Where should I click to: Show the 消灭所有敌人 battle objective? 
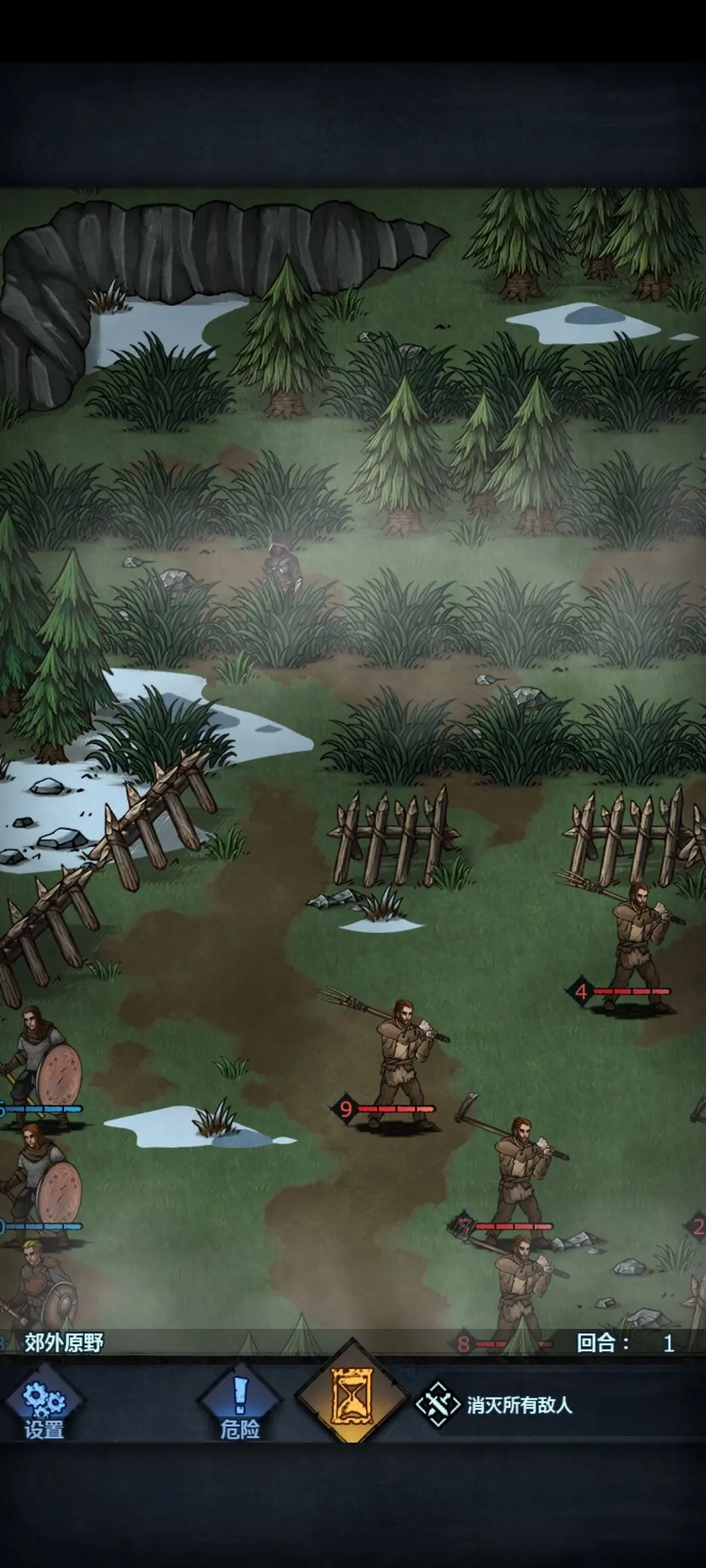click(x=497, y=1405)
